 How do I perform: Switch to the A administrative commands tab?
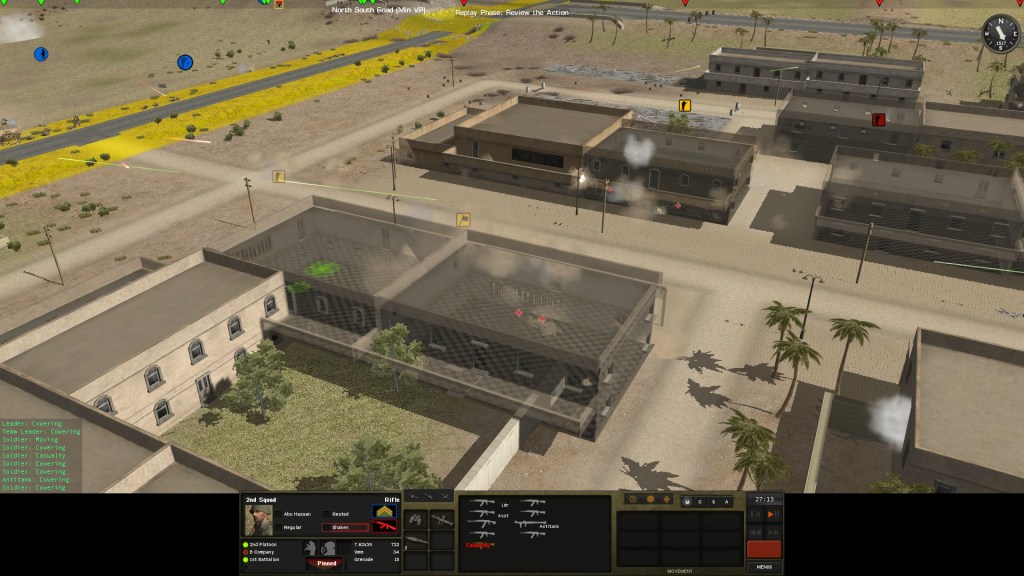click(727, 501)
